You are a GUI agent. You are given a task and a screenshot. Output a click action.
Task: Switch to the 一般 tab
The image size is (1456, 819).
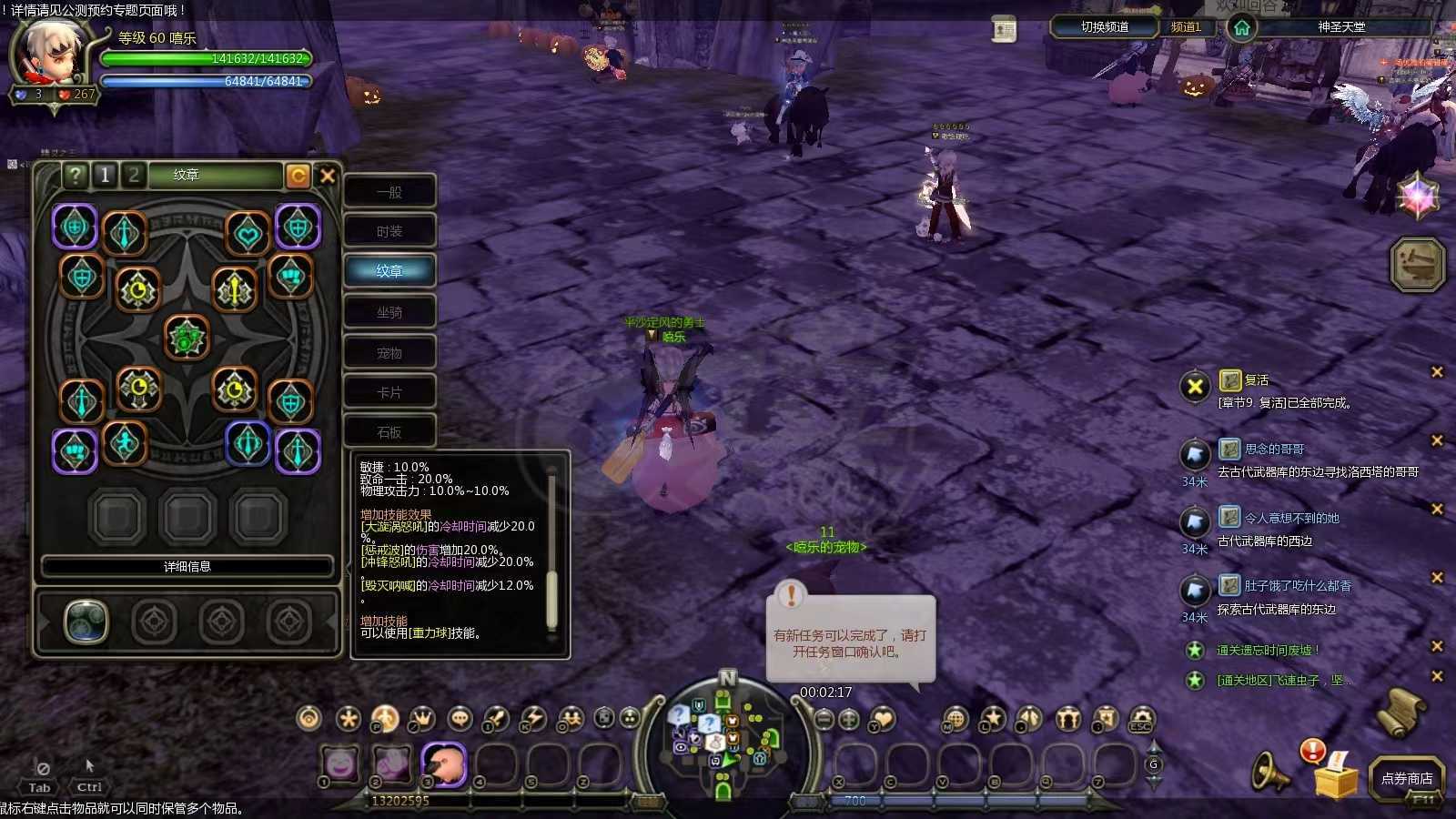tap(389, 192)
